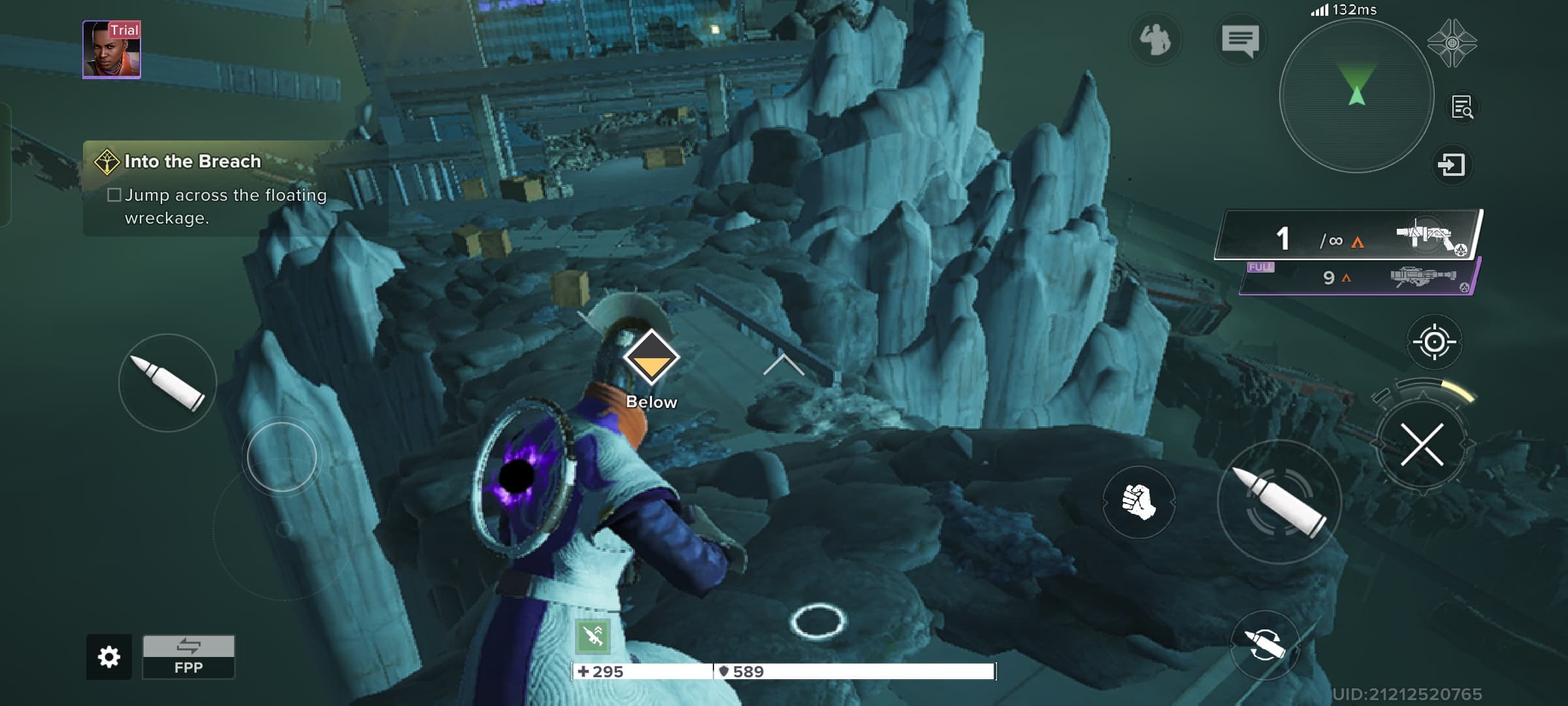Viewport: 1568px width, 706px height.
Task: Use the fist melee attack button
Action: [1138, 502]
